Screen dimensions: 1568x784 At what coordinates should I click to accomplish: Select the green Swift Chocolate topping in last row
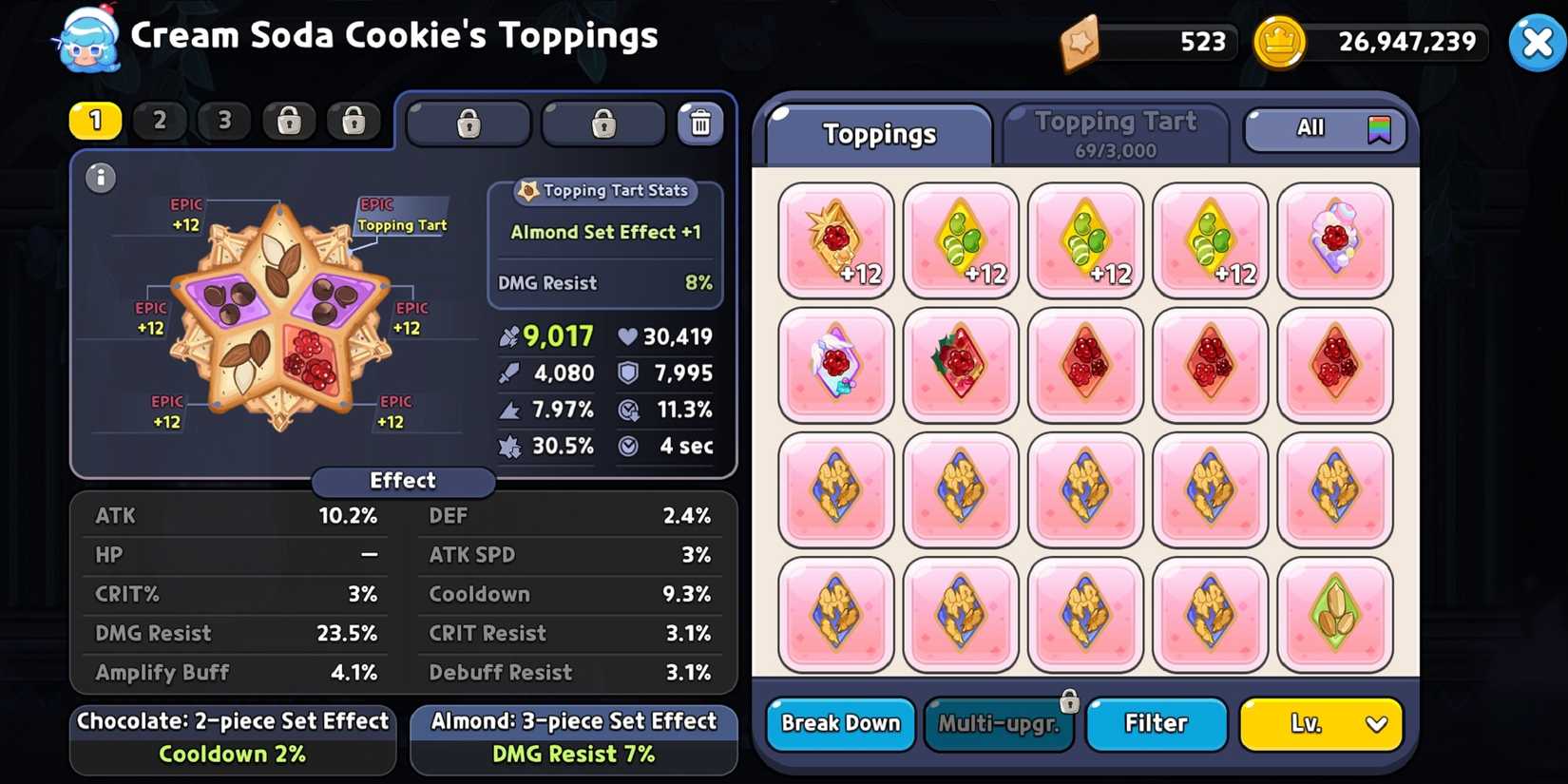point(1335,613)
